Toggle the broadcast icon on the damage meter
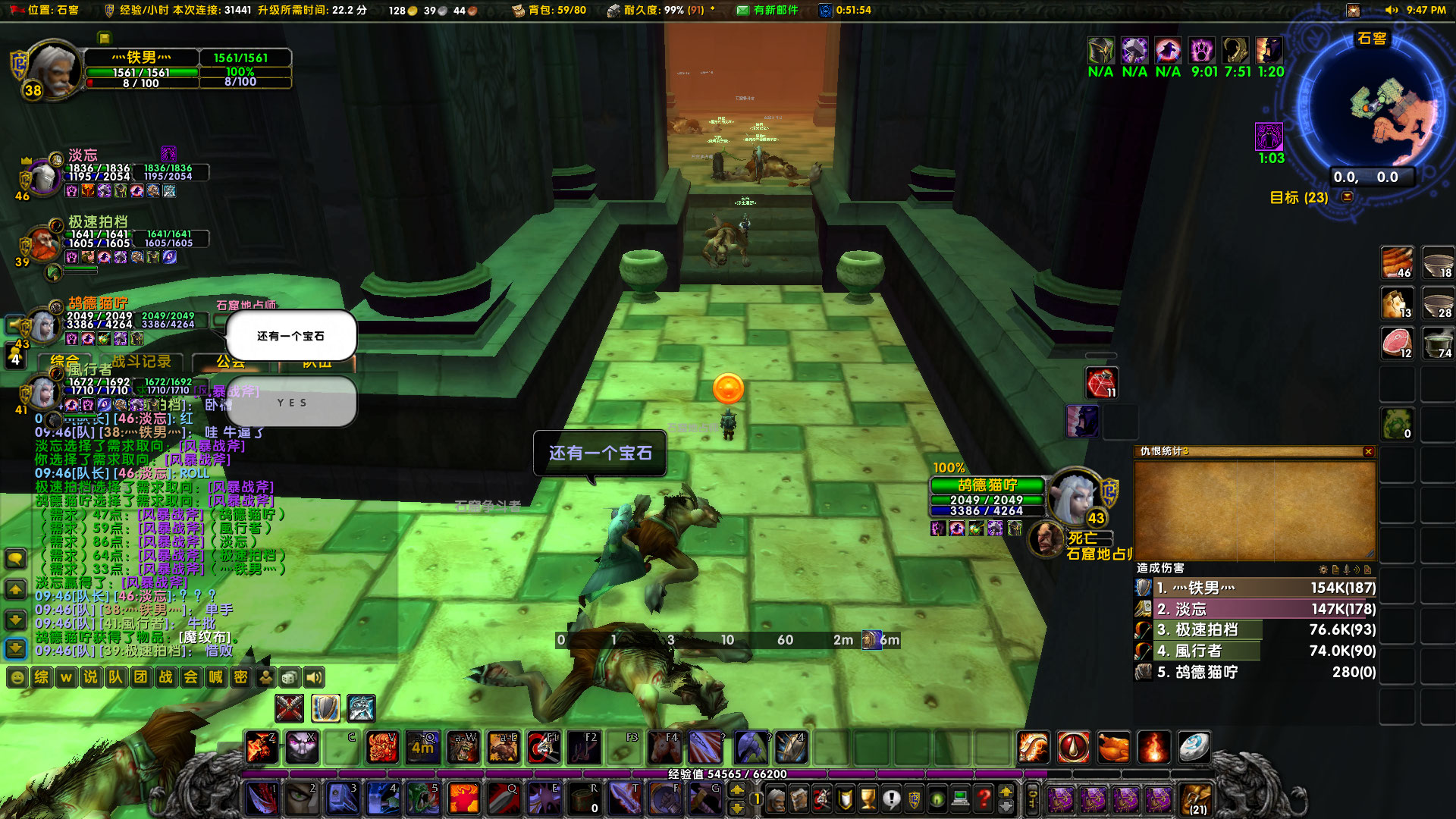 point(1357,570)
